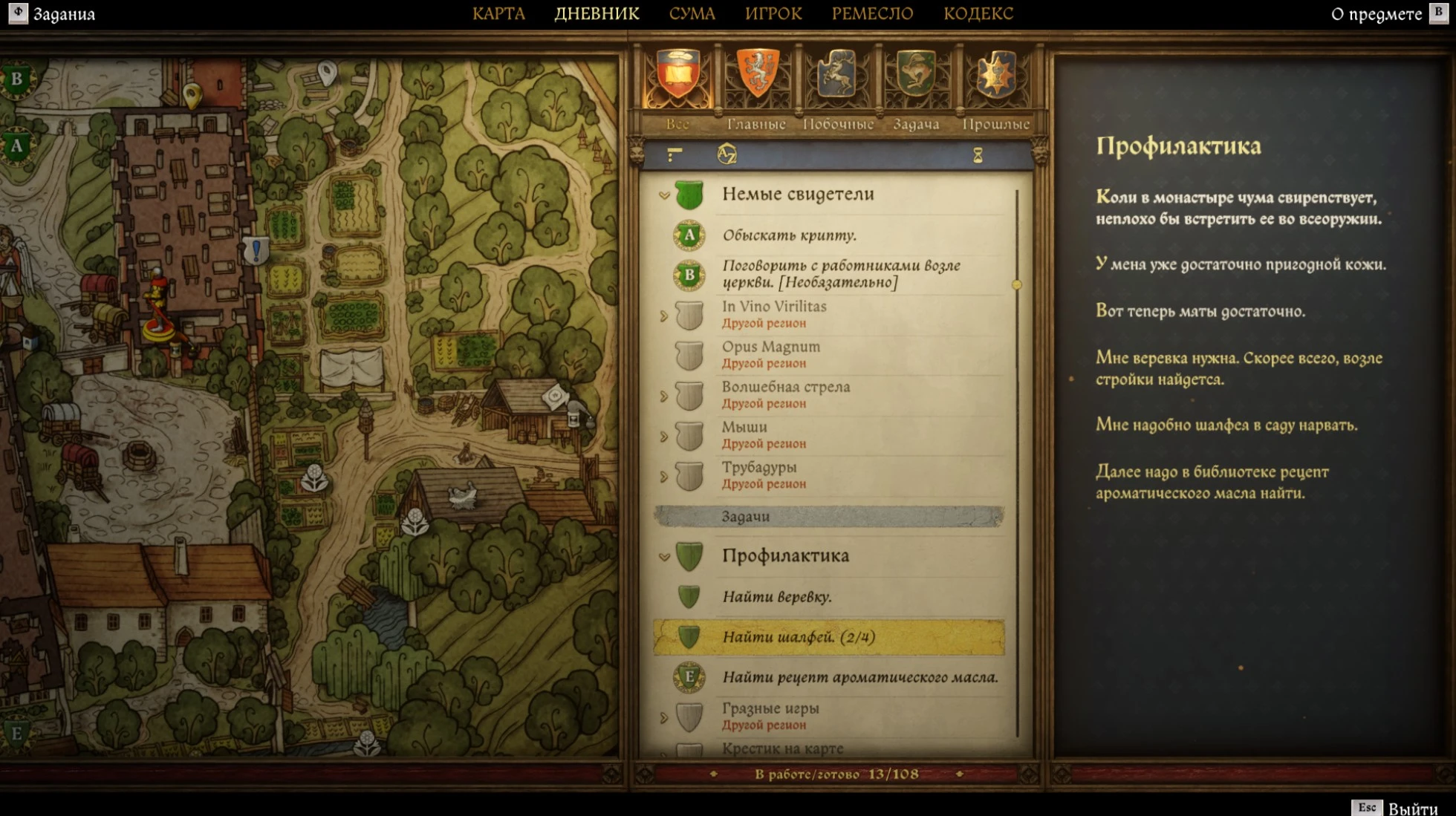Show all quests with the Все filter

point(677,80)
